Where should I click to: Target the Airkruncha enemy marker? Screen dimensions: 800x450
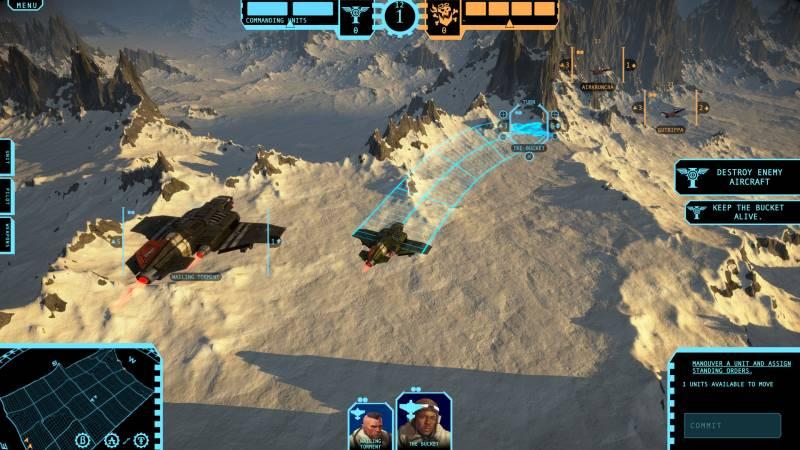click(598, 87)
